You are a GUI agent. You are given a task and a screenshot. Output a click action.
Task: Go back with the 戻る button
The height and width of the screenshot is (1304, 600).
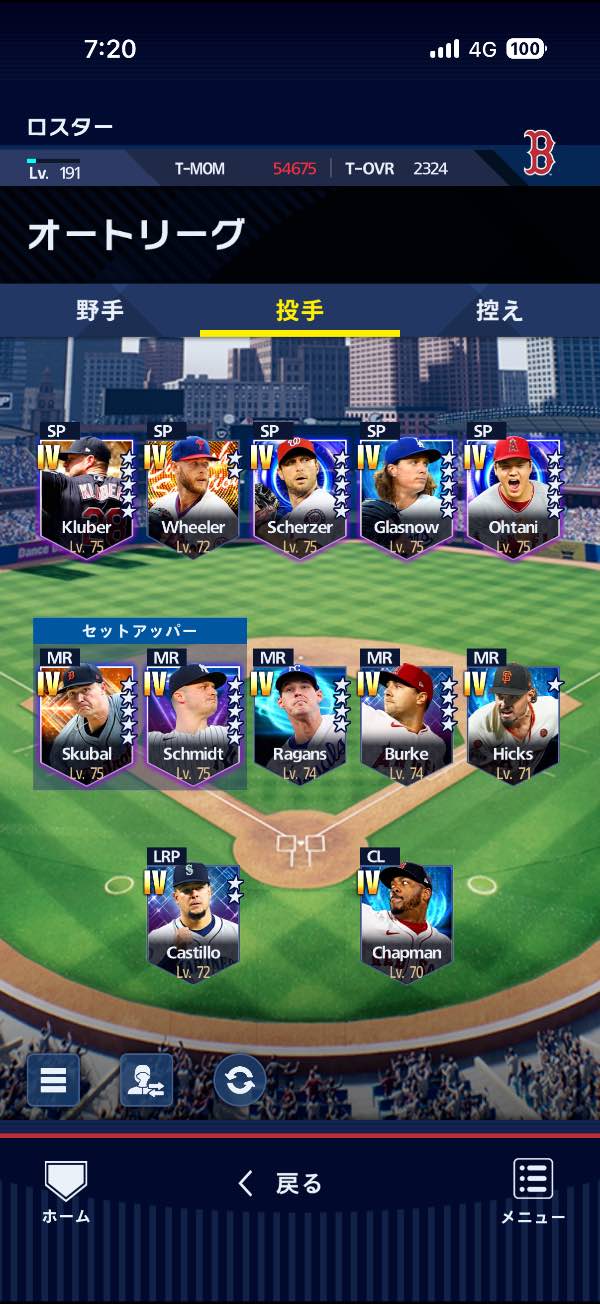pyautogui.click(x=282, y=1184)
